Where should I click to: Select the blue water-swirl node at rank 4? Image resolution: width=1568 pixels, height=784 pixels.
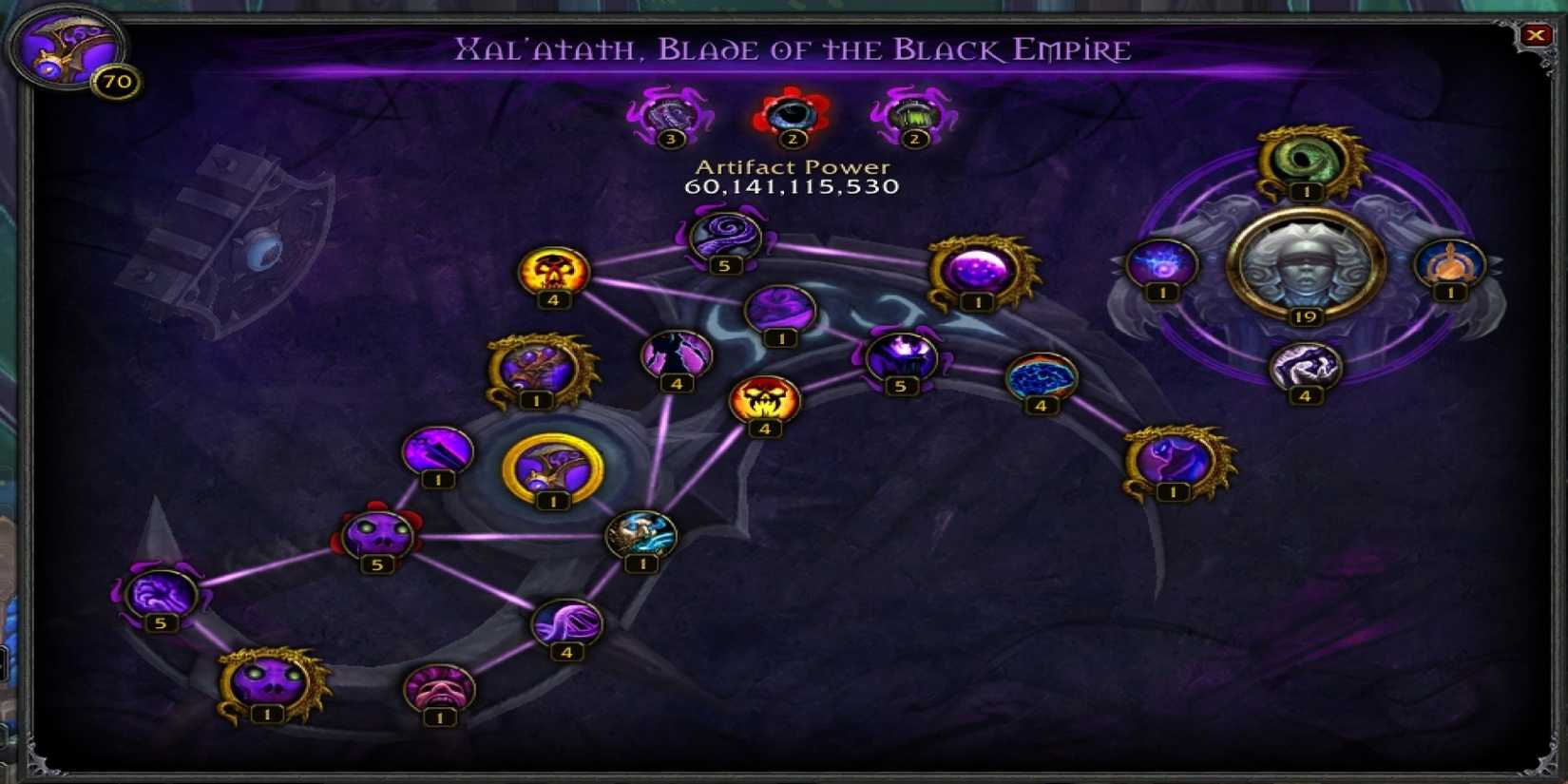tap(1040, 380)
